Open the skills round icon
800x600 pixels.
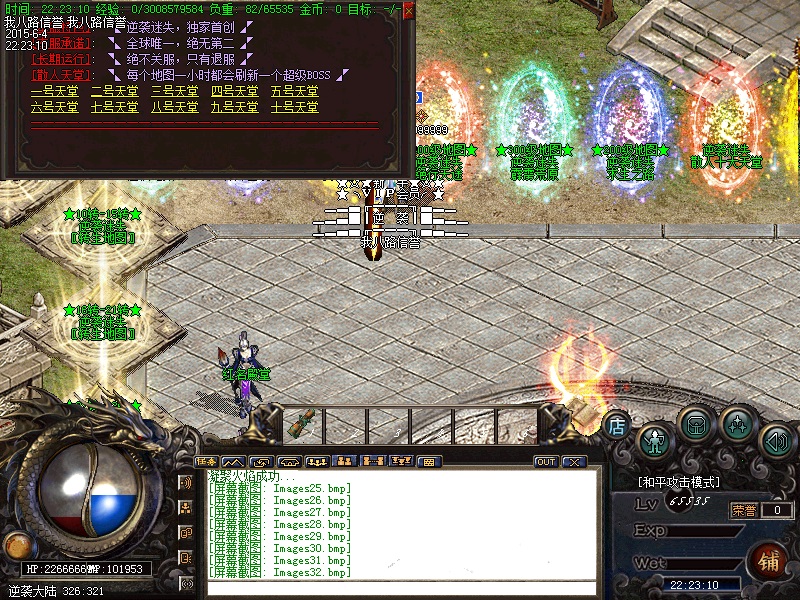pos(738,424)
